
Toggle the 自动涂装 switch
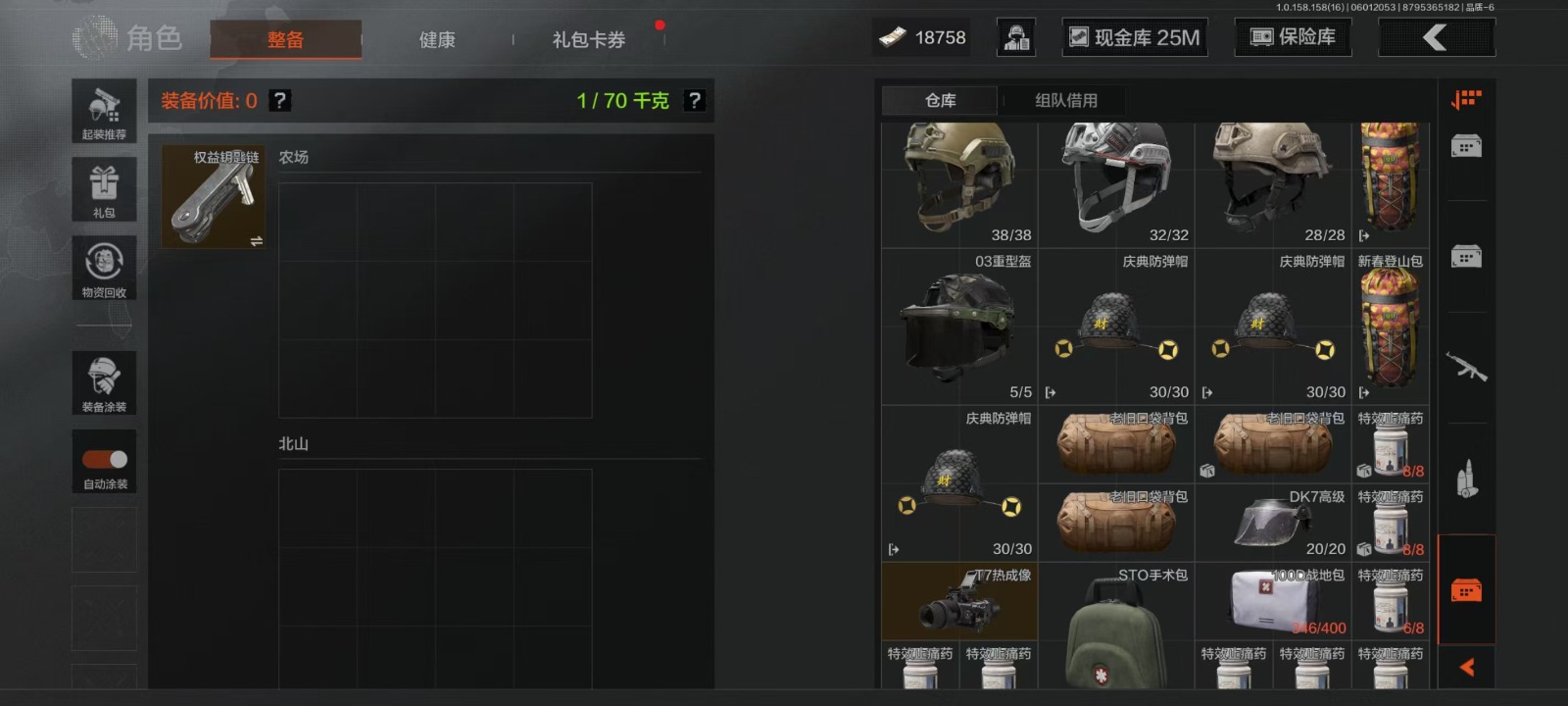tap(105, 459)
